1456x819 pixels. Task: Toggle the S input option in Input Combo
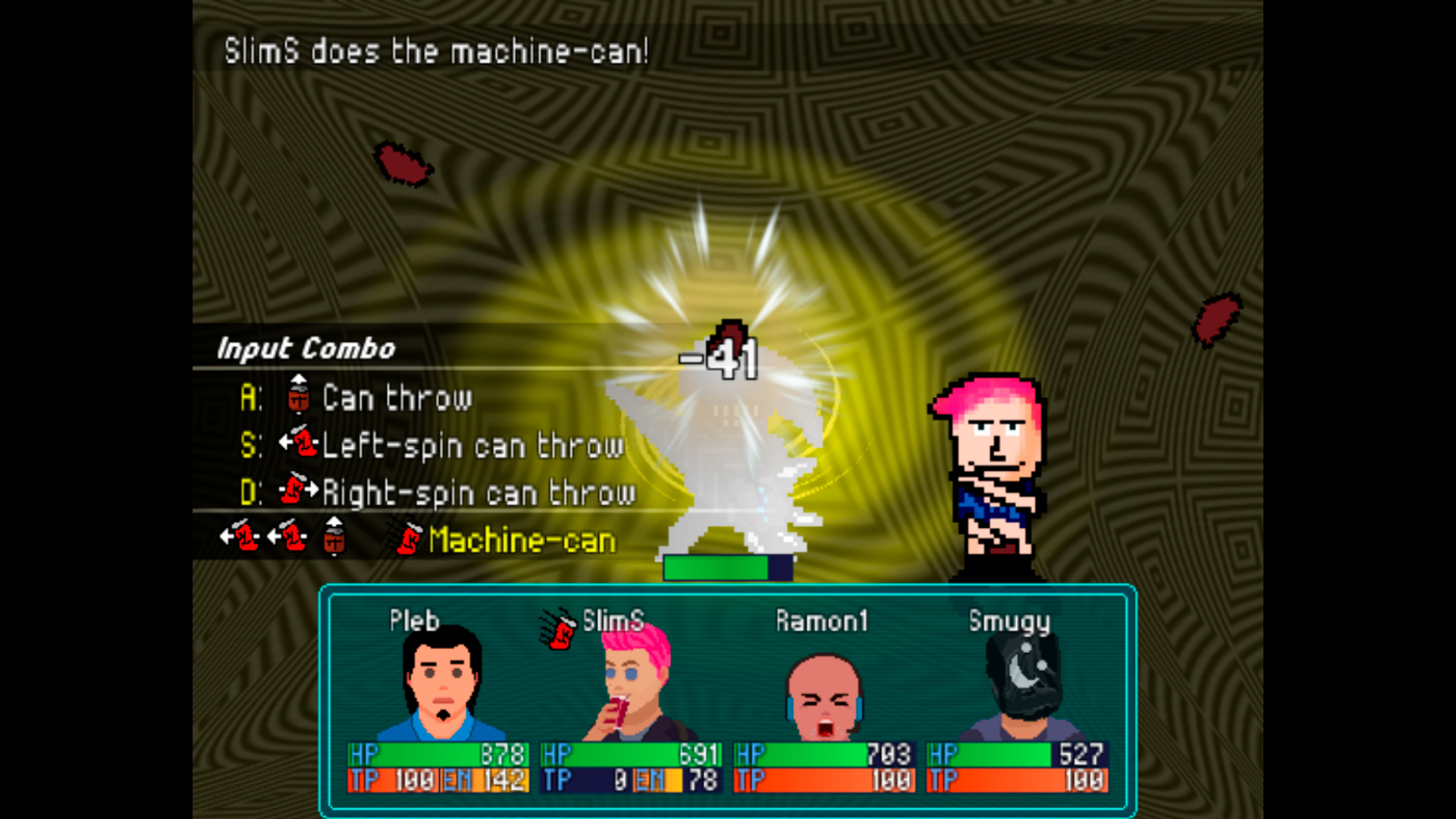click(253, 445)
